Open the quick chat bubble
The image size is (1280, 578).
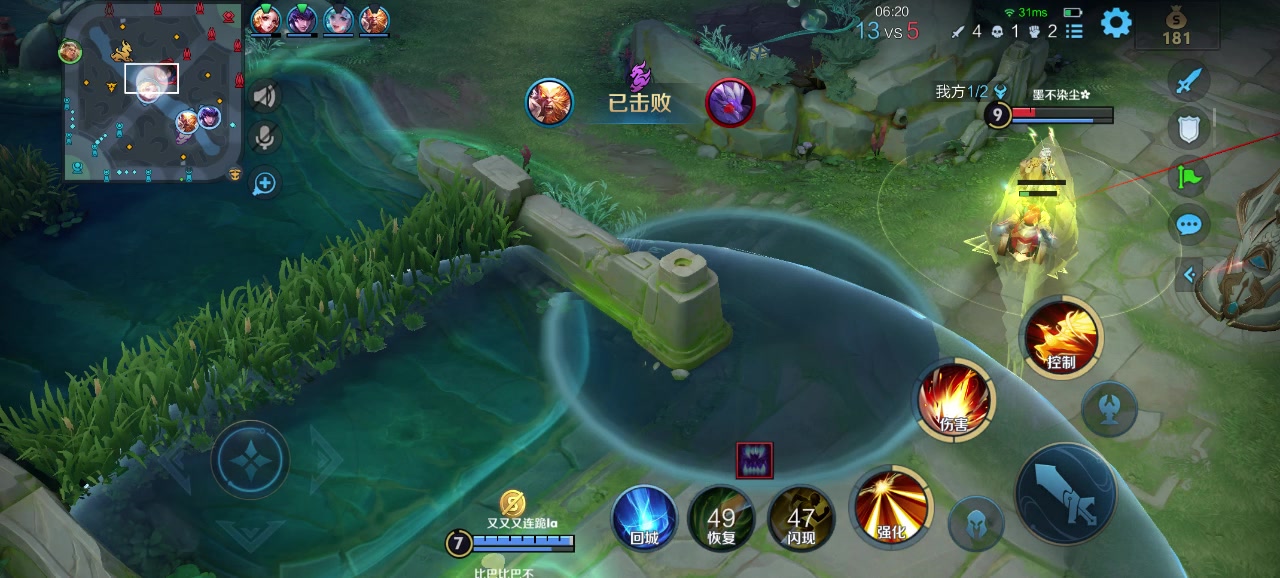(1188, 224)
